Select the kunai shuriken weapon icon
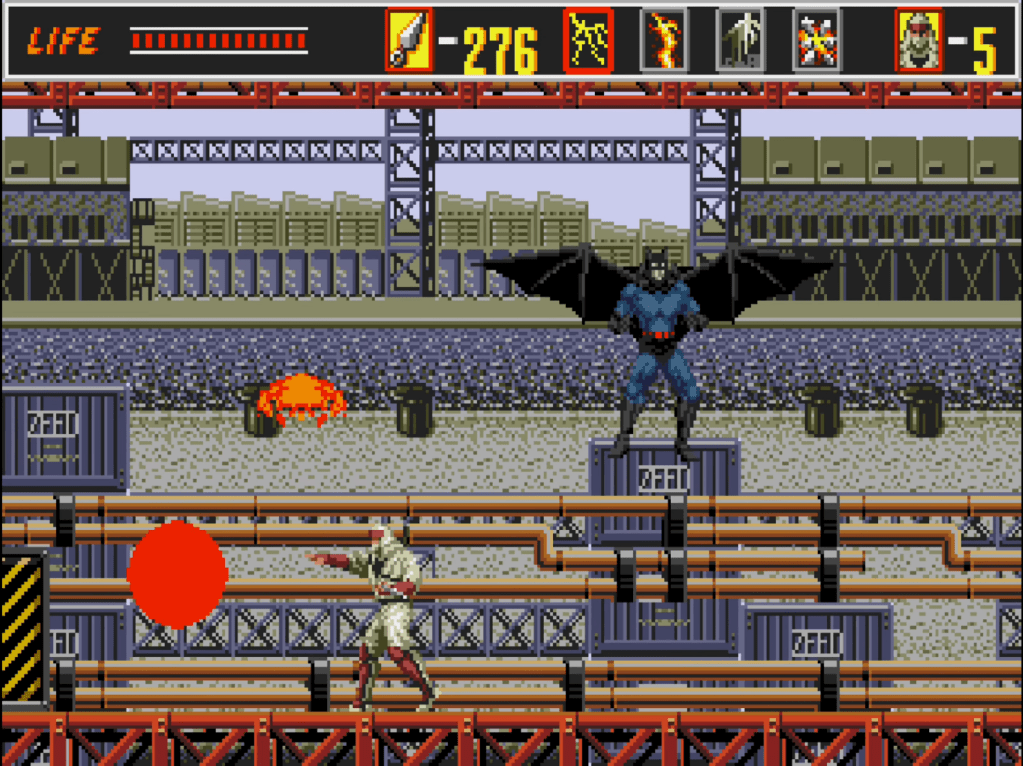Image resolution: width=1023 pixels, height=766 pixels. [409, 41]
